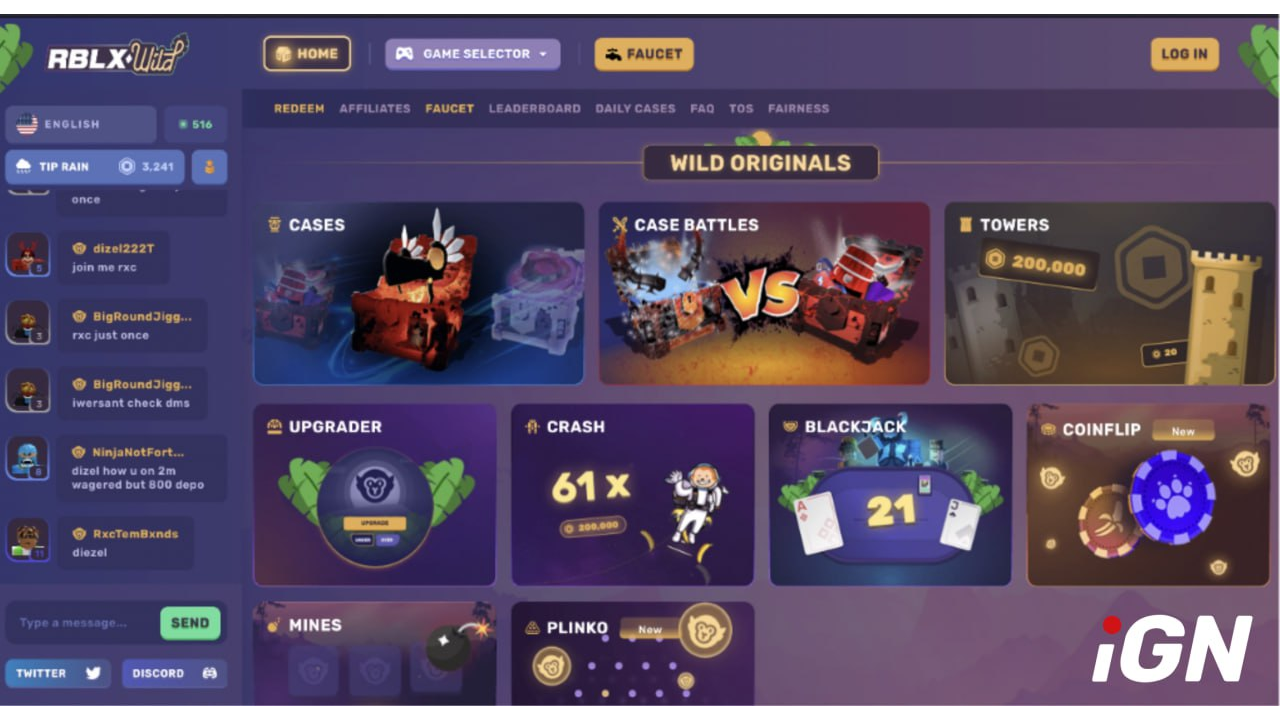This screenshot has width=1280, height=720.
Task: Launch the Upgrader game
Action: pos(375,495)
